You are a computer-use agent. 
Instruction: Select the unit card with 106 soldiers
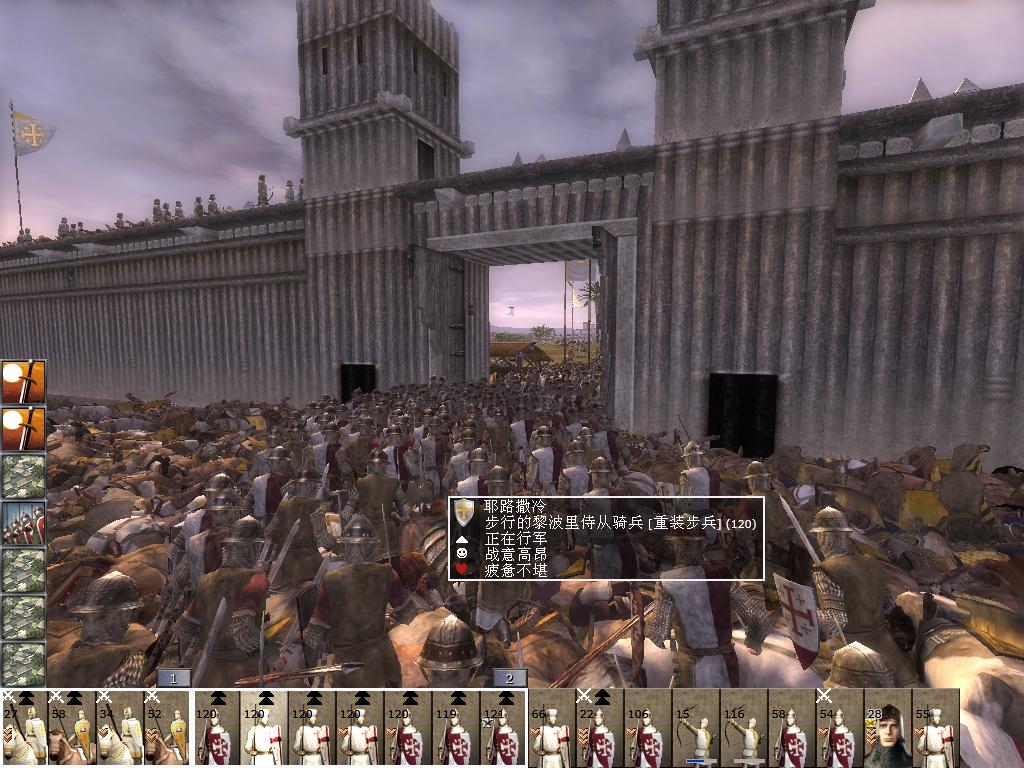[x=647, y=728]
